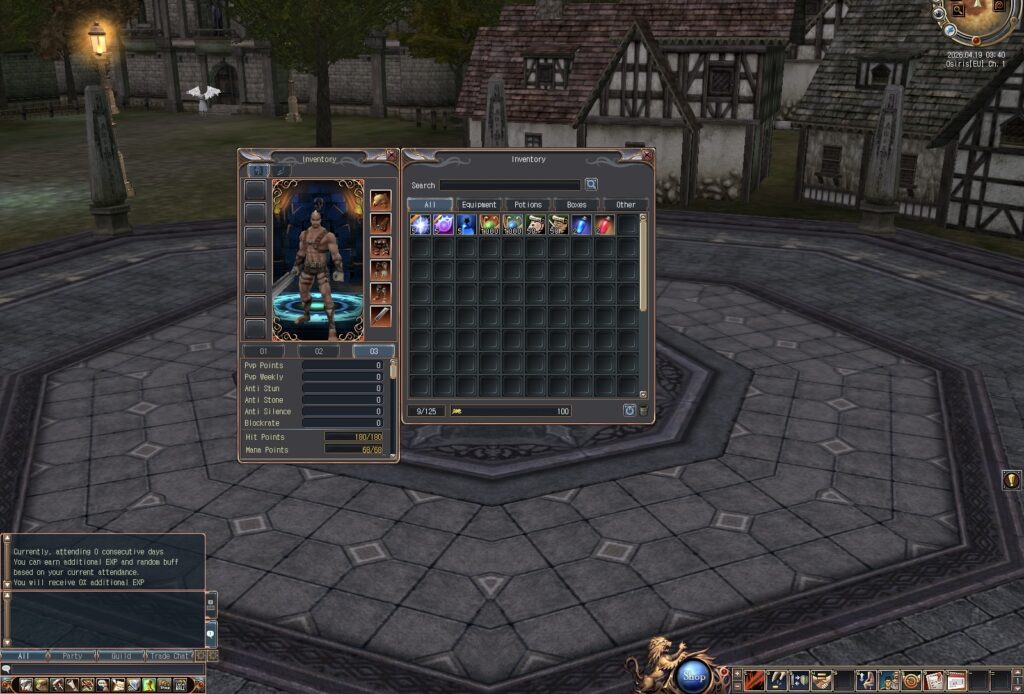Close the item Inventory window

point(647,155)
